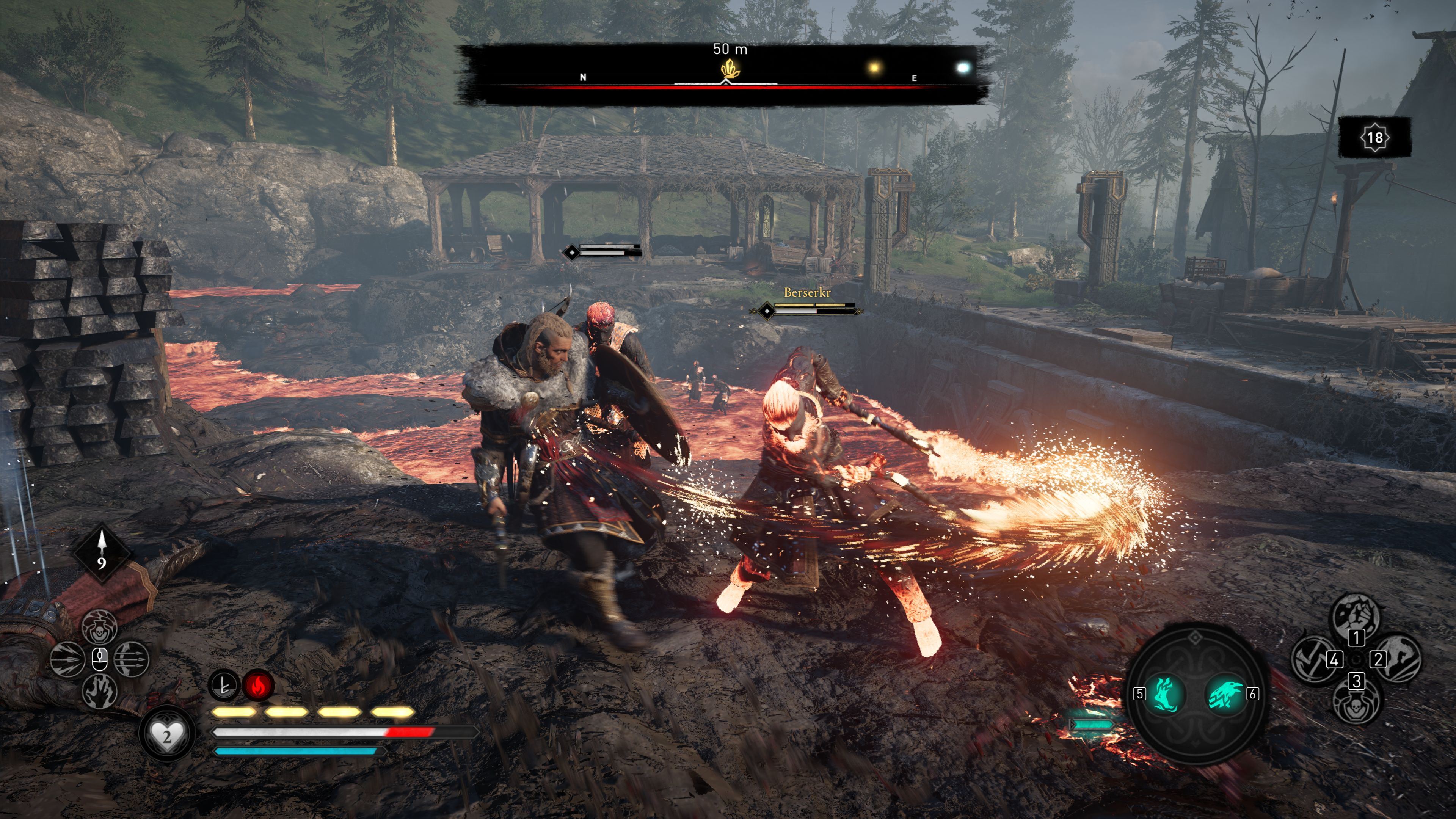
Task: Use the heart ration with count 2
Action: point(167,735)
